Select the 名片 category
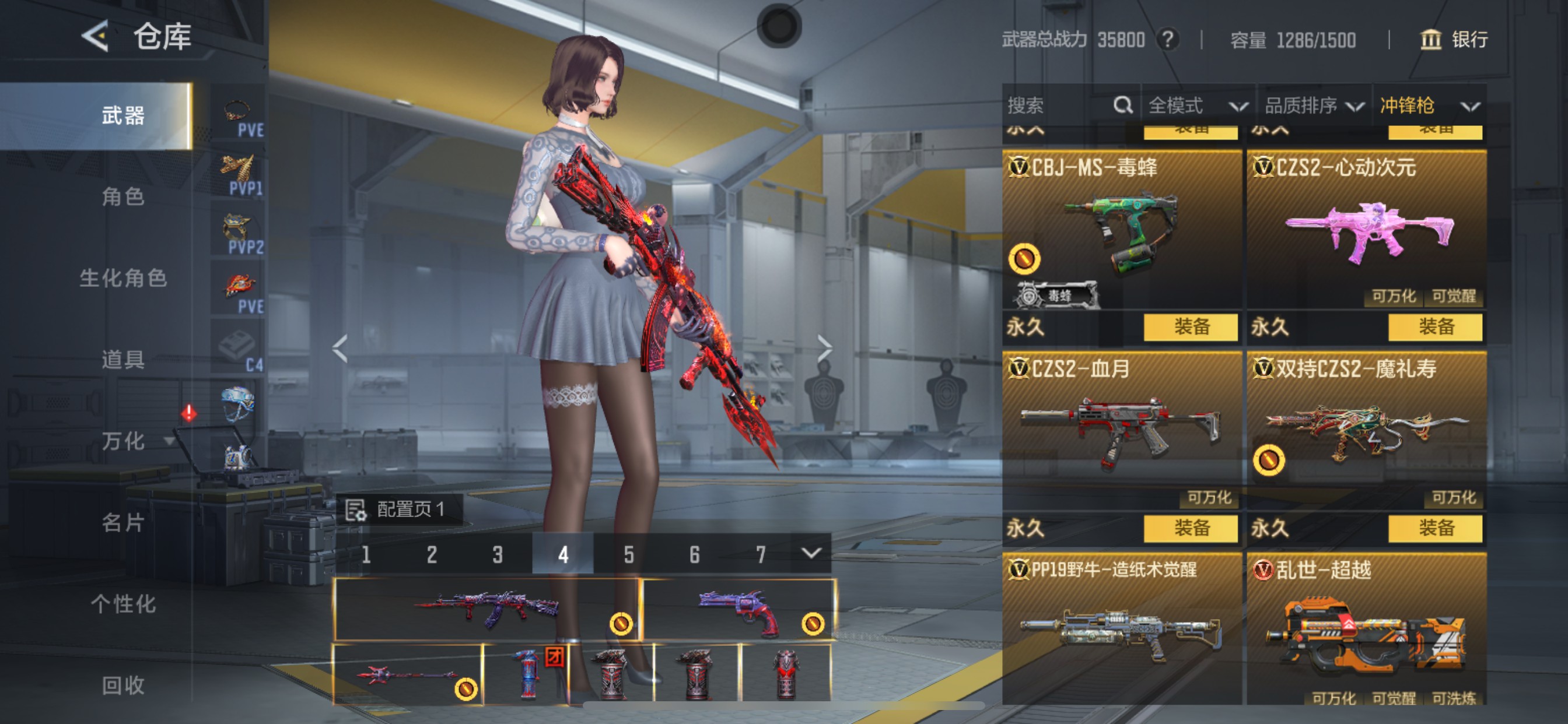The image size is (1568, 724). point(123,523)
